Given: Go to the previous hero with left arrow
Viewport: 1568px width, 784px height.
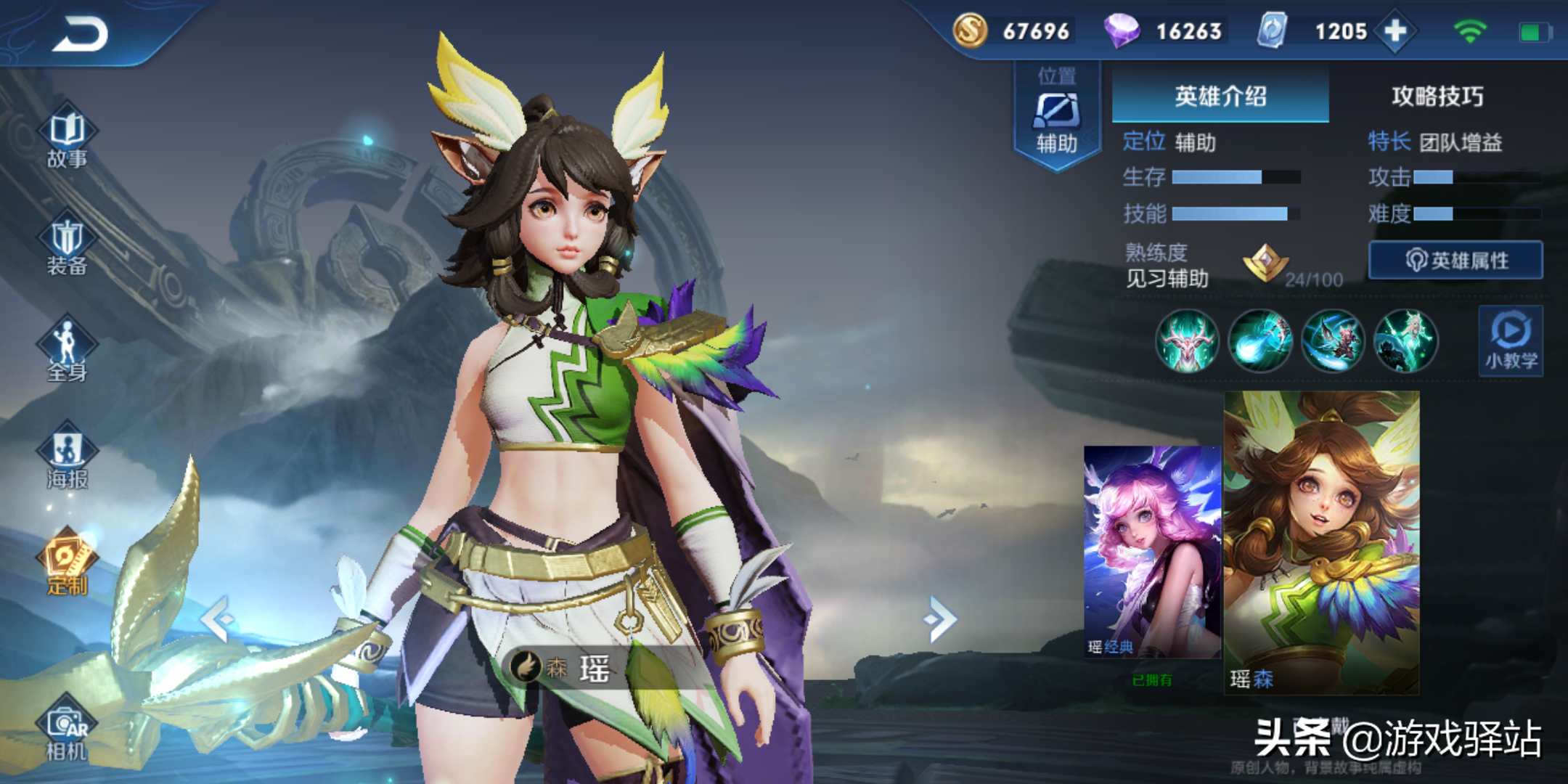Looking at the screenshot, I should point(216,619).
